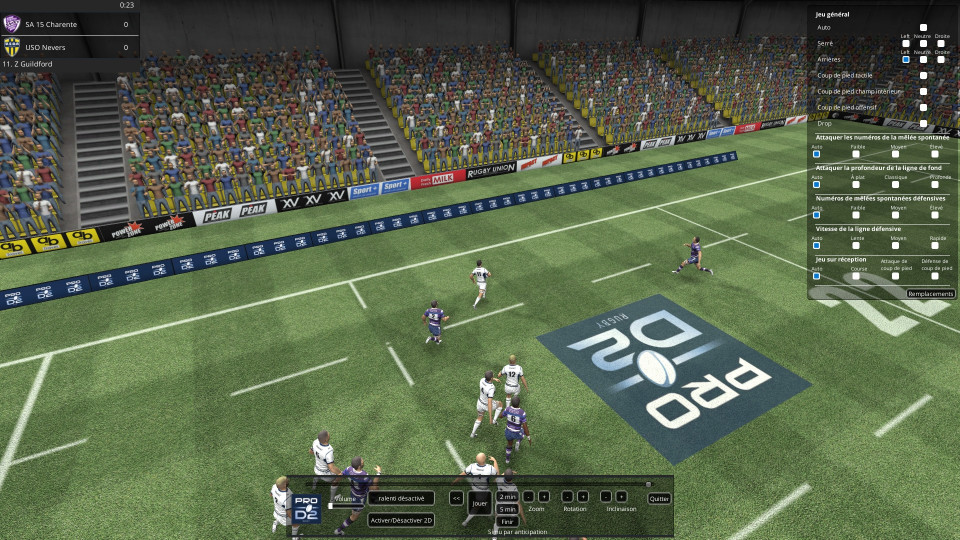This screenshot has width=960, height=540.
Task: Choose the 5 min skip button
Action: click(x=507, y=509)
